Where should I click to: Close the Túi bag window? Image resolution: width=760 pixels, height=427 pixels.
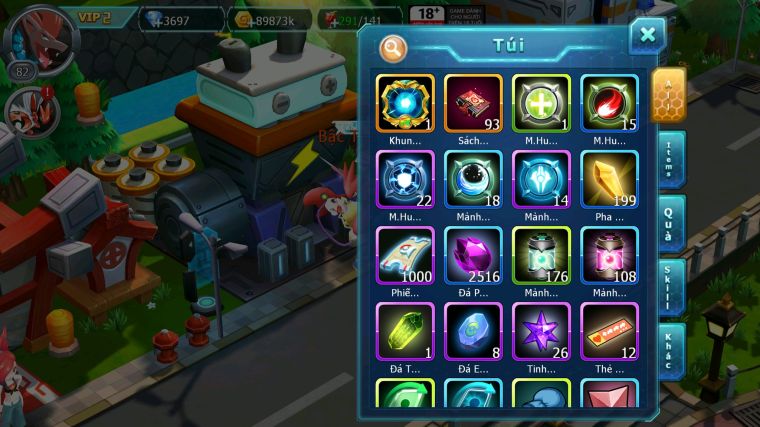(647, 36)
